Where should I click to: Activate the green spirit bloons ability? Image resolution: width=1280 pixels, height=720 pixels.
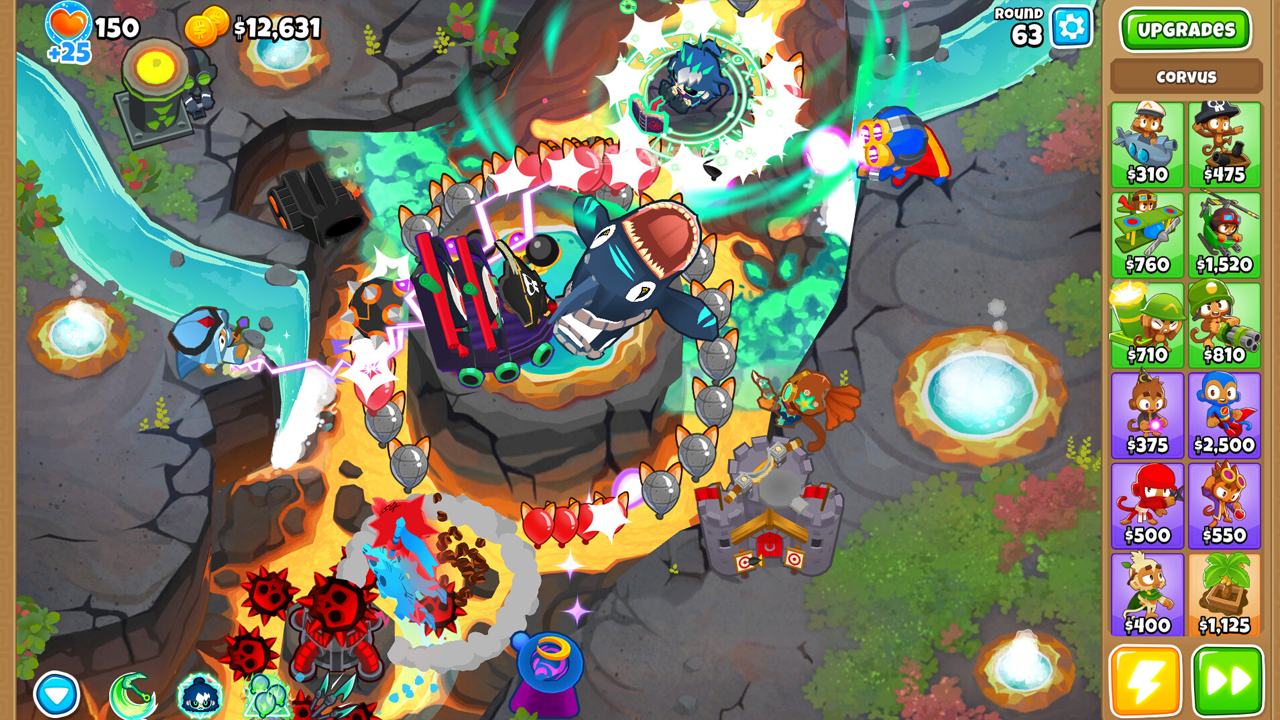pyautogui.click(x=267, y=696)
